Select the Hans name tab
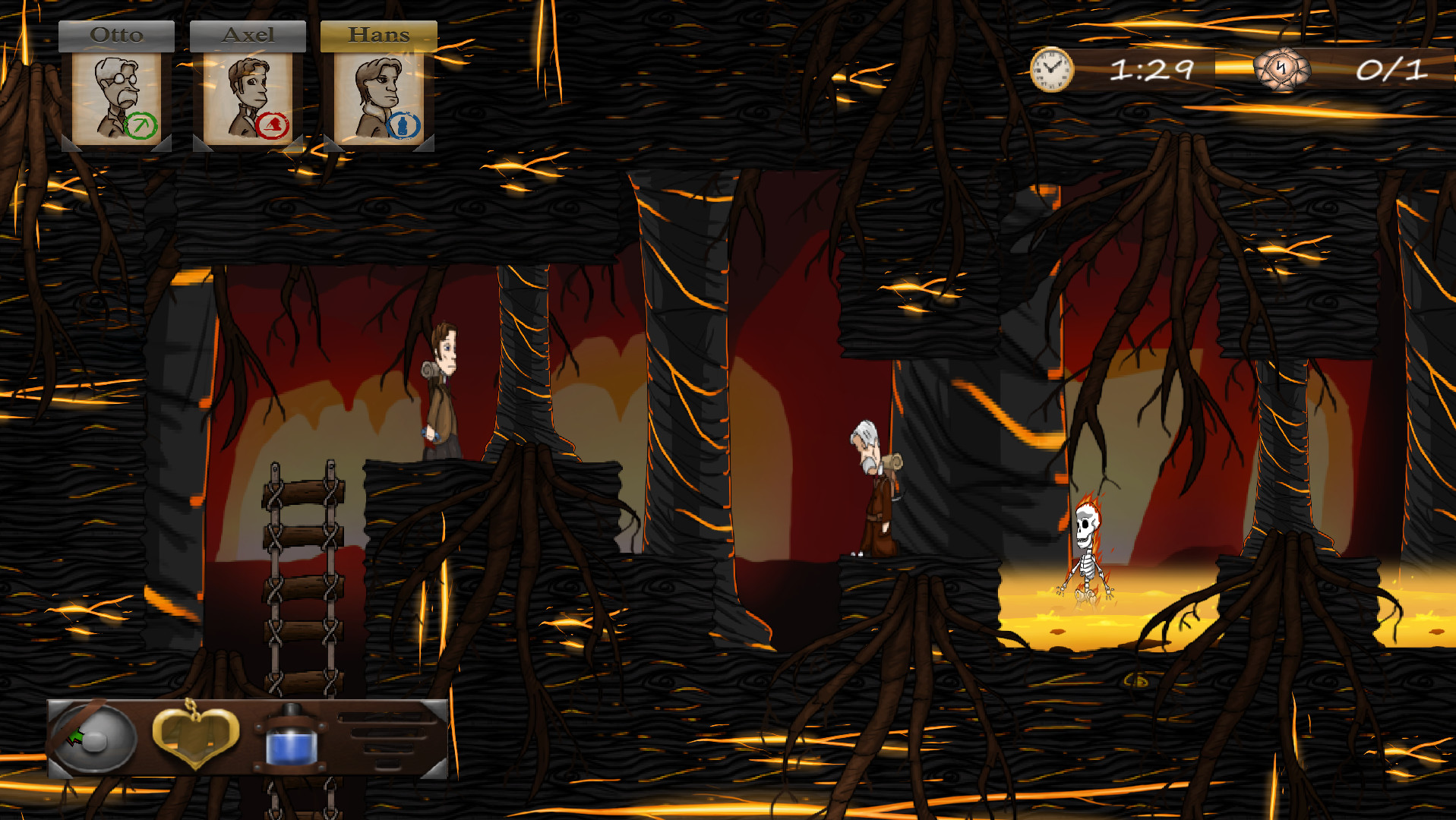This screenshot has height=820, width=1456. (x=378, y=33)
